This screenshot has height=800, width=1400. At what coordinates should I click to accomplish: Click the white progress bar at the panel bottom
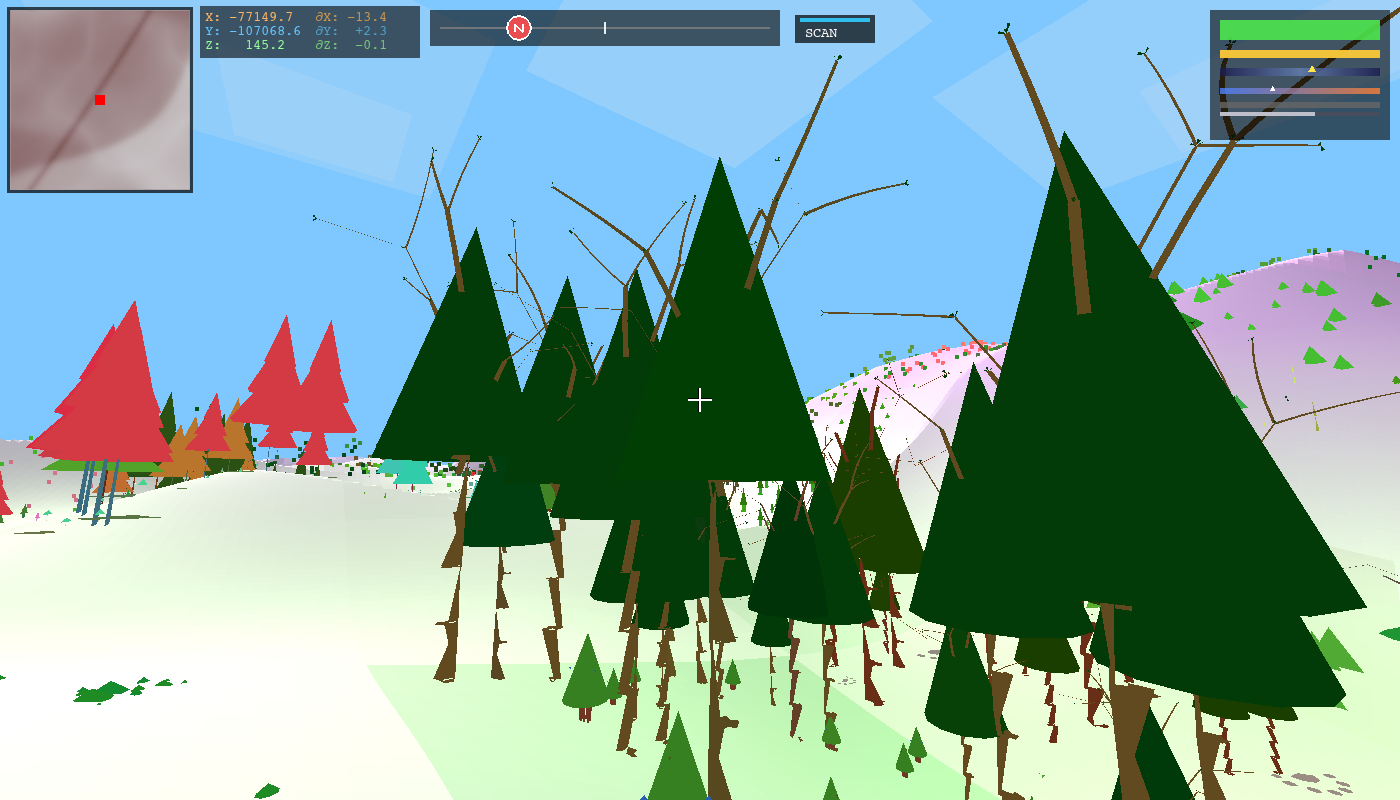pos(1265,113)
